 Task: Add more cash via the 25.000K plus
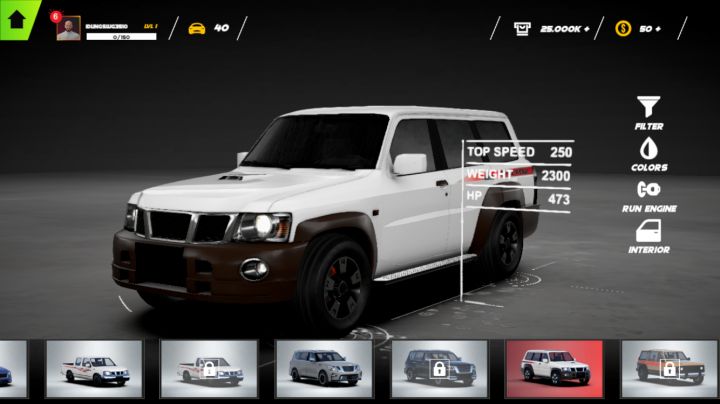(x=586, y=29)
